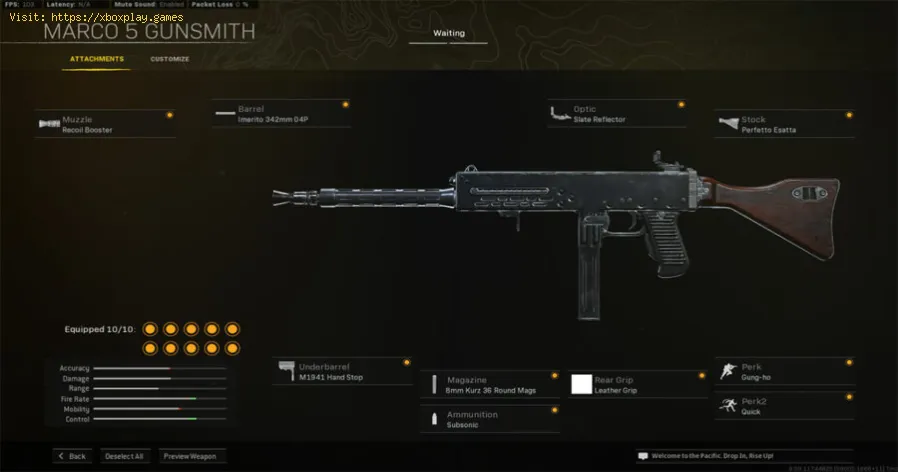Go back with the Back button

coord(73,456)
